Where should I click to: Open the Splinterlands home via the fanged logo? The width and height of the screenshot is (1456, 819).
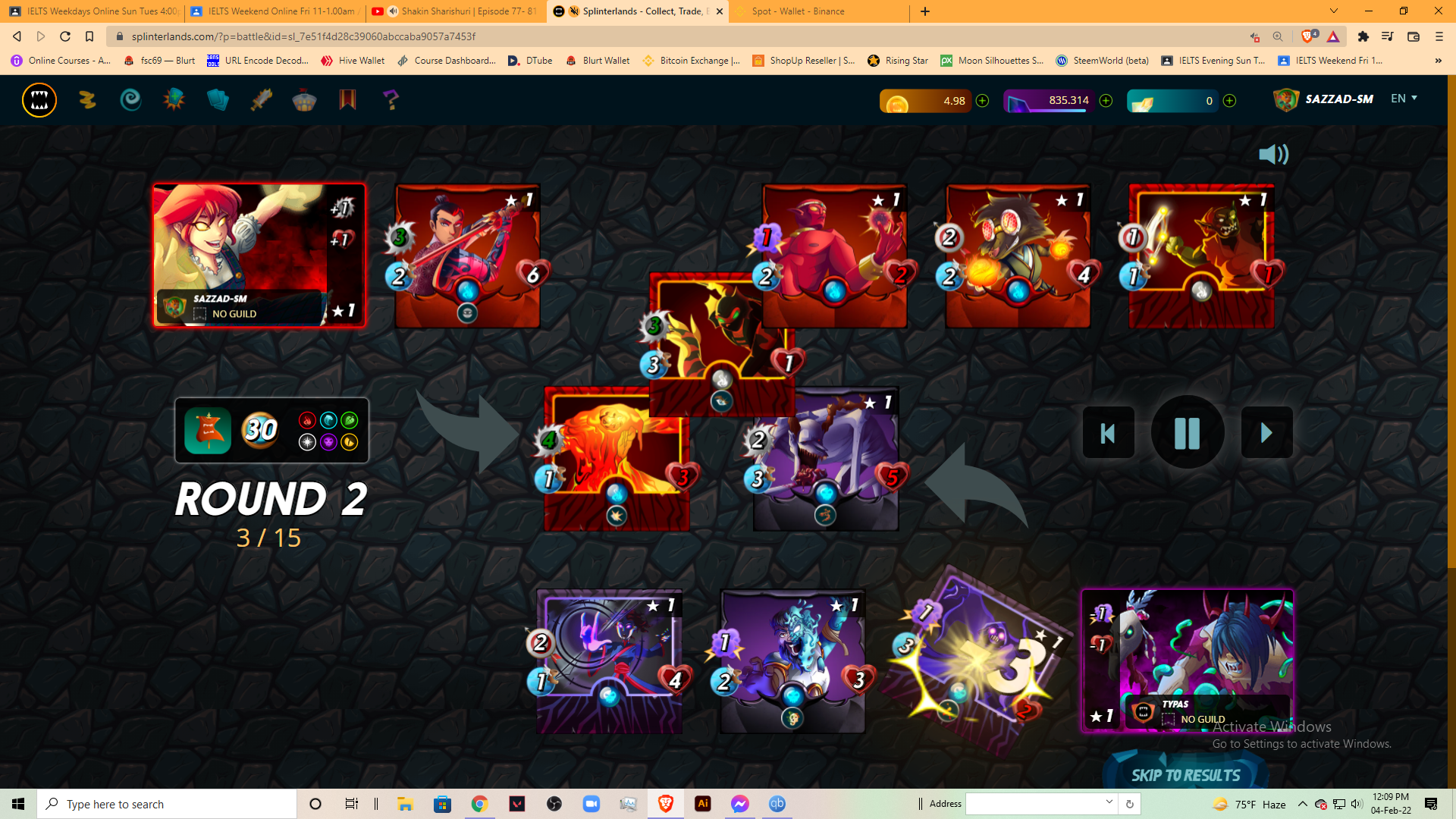[39, 99]
